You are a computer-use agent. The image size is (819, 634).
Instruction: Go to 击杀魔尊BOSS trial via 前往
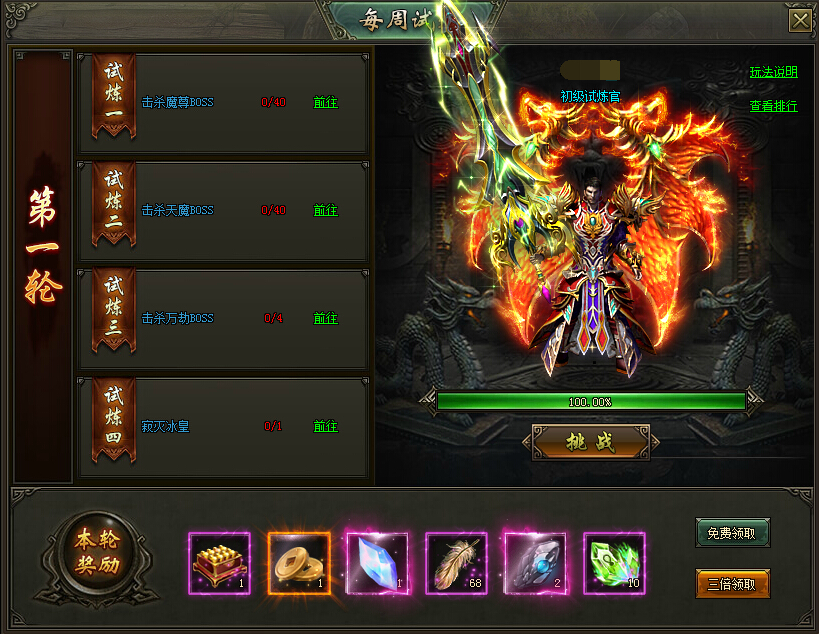(x=325, y=102)
